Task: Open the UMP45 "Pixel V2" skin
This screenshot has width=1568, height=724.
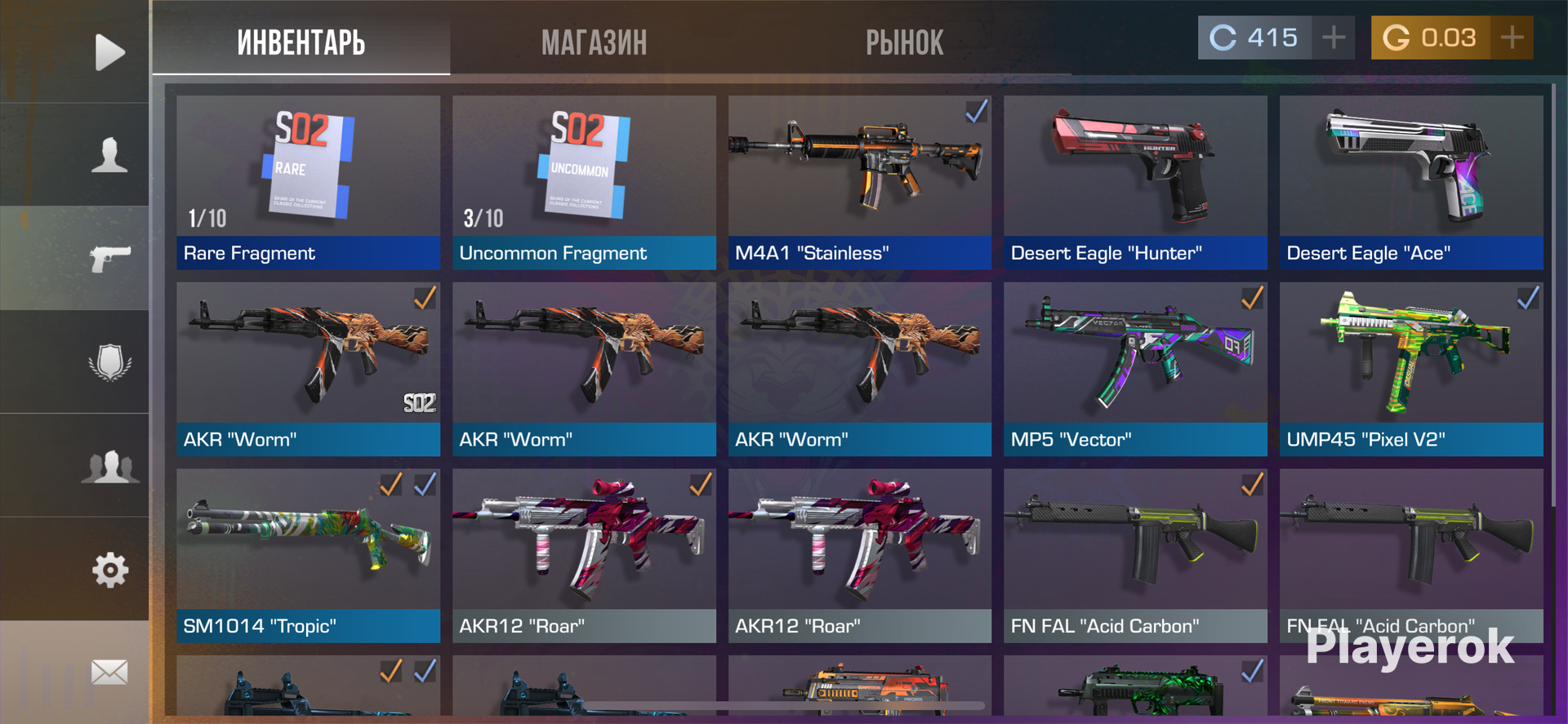Action: pos(1411,369)
